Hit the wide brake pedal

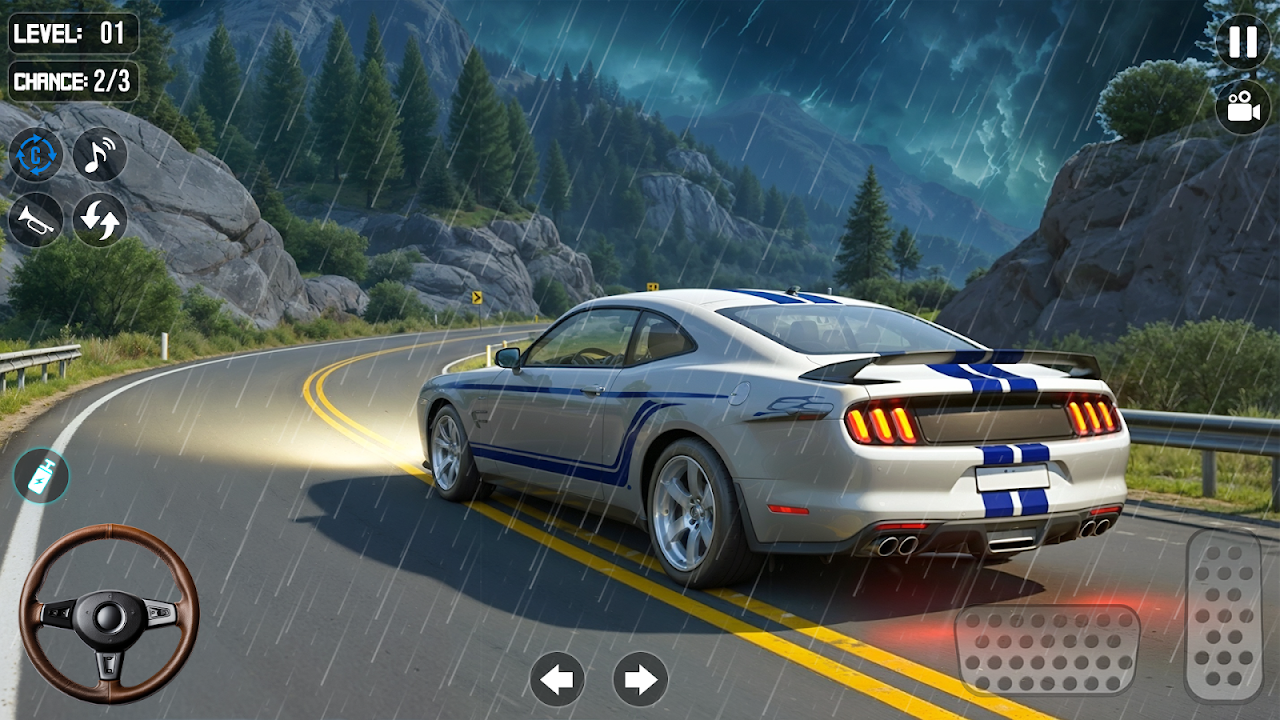(1047, 650)
